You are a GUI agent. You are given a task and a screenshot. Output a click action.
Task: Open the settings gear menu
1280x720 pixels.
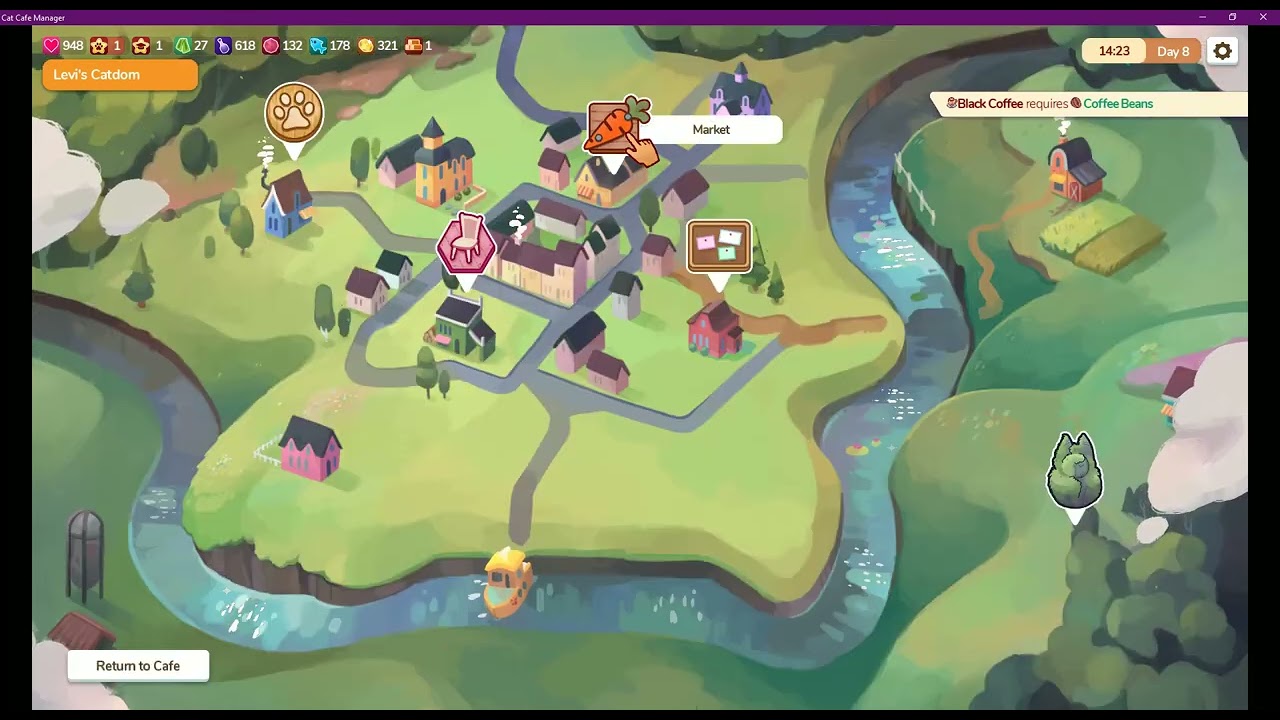click(x=1222, y=51)
